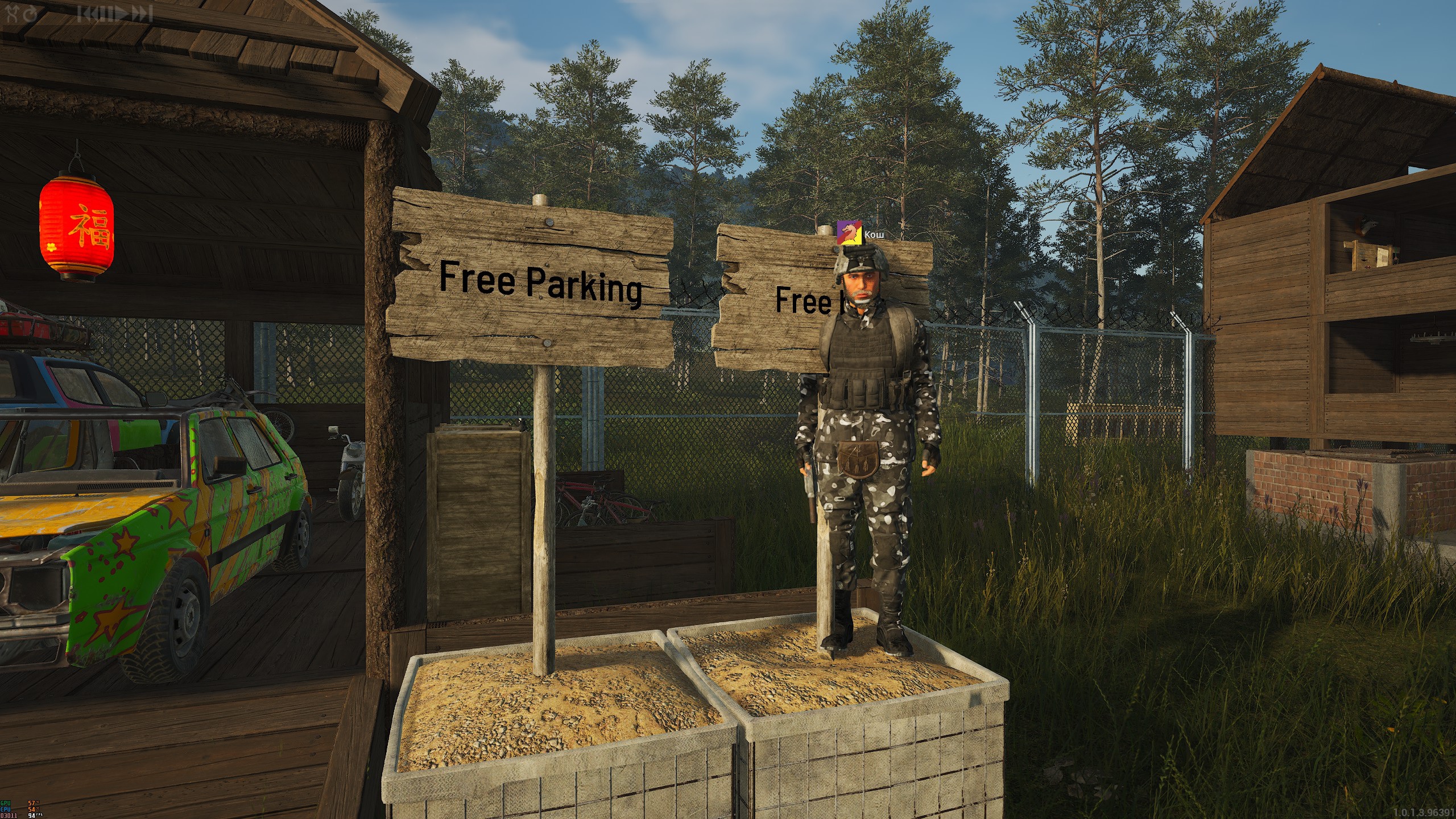Click the single-triangle play control
This screenshot has height=819, width=1456.
(121, 14)
